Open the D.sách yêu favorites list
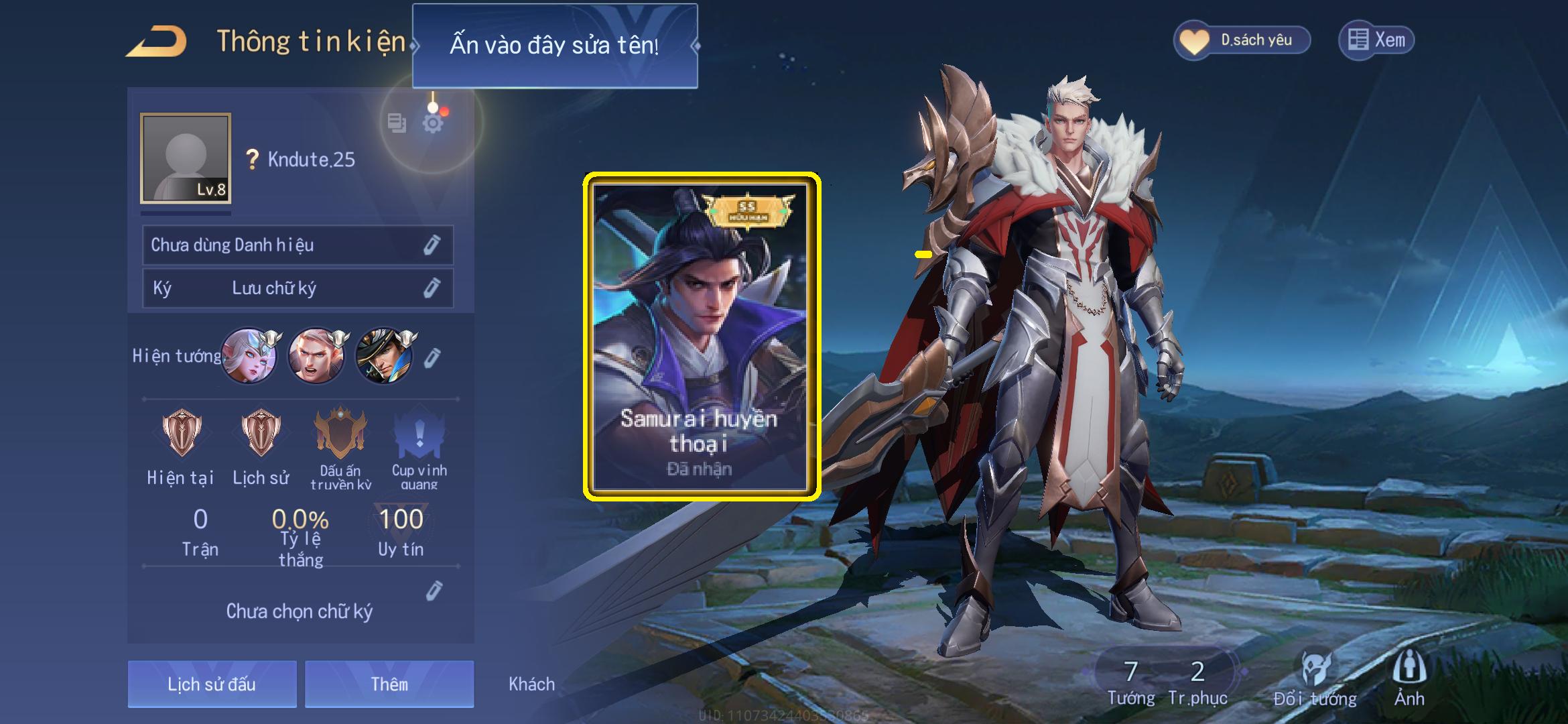This screenshot has width=1568, height=724. point(1242,40)
